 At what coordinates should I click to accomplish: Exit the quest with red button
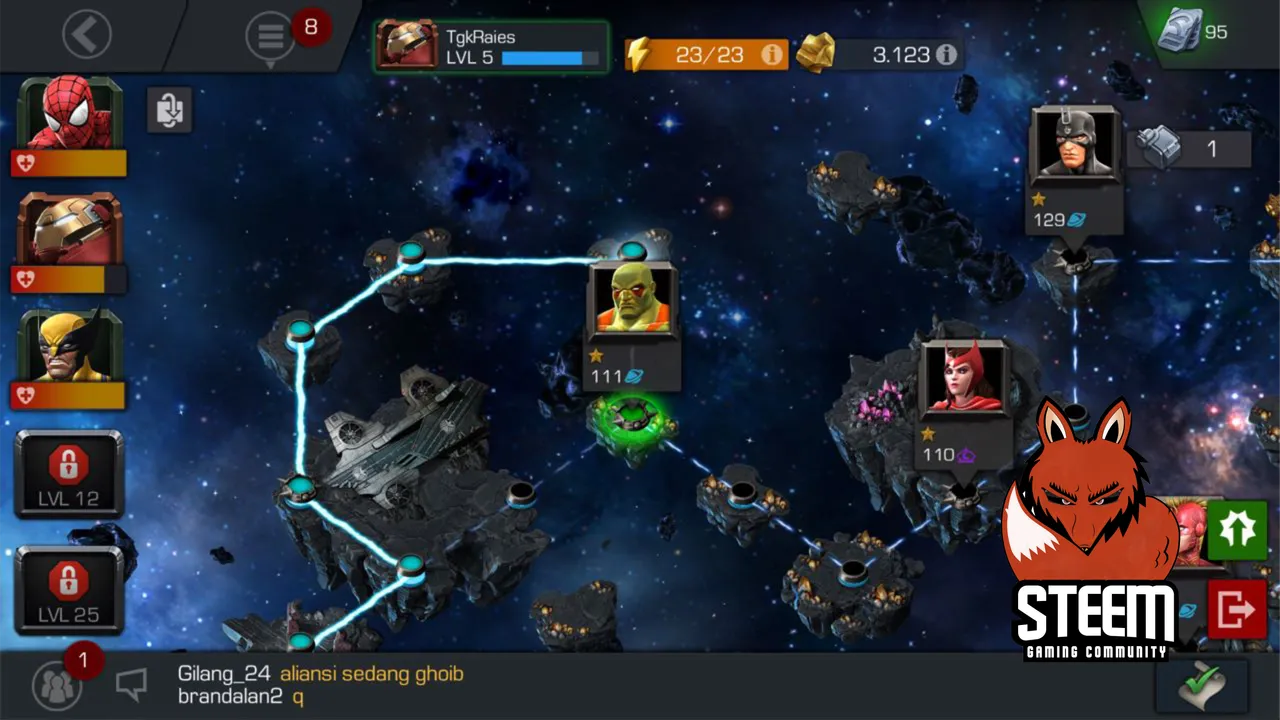click(x=1237, y=608)
